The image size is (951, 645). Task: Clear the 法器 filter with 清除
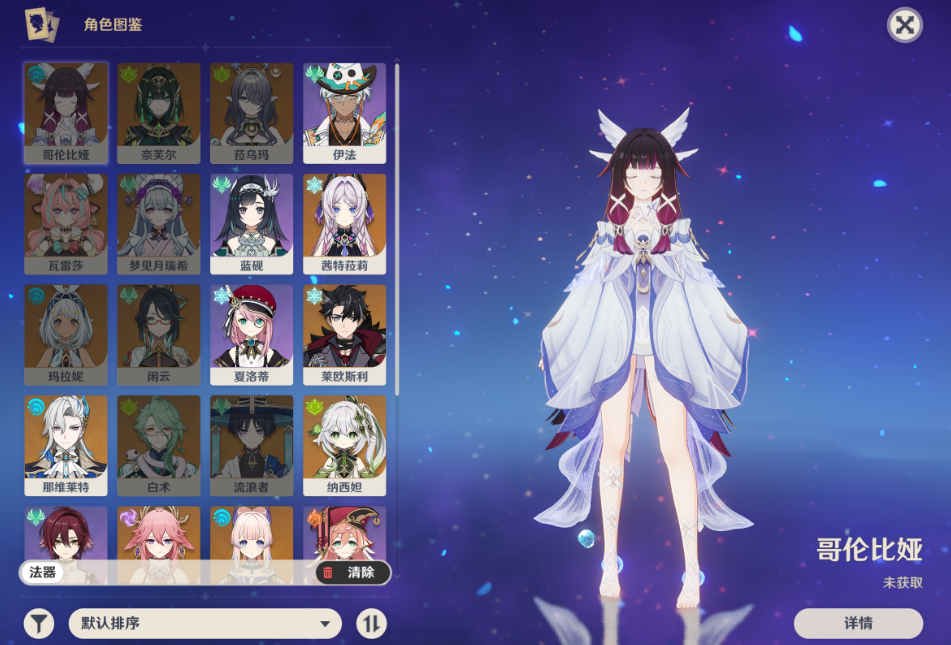pyautogui.click(x=352, y=572)
